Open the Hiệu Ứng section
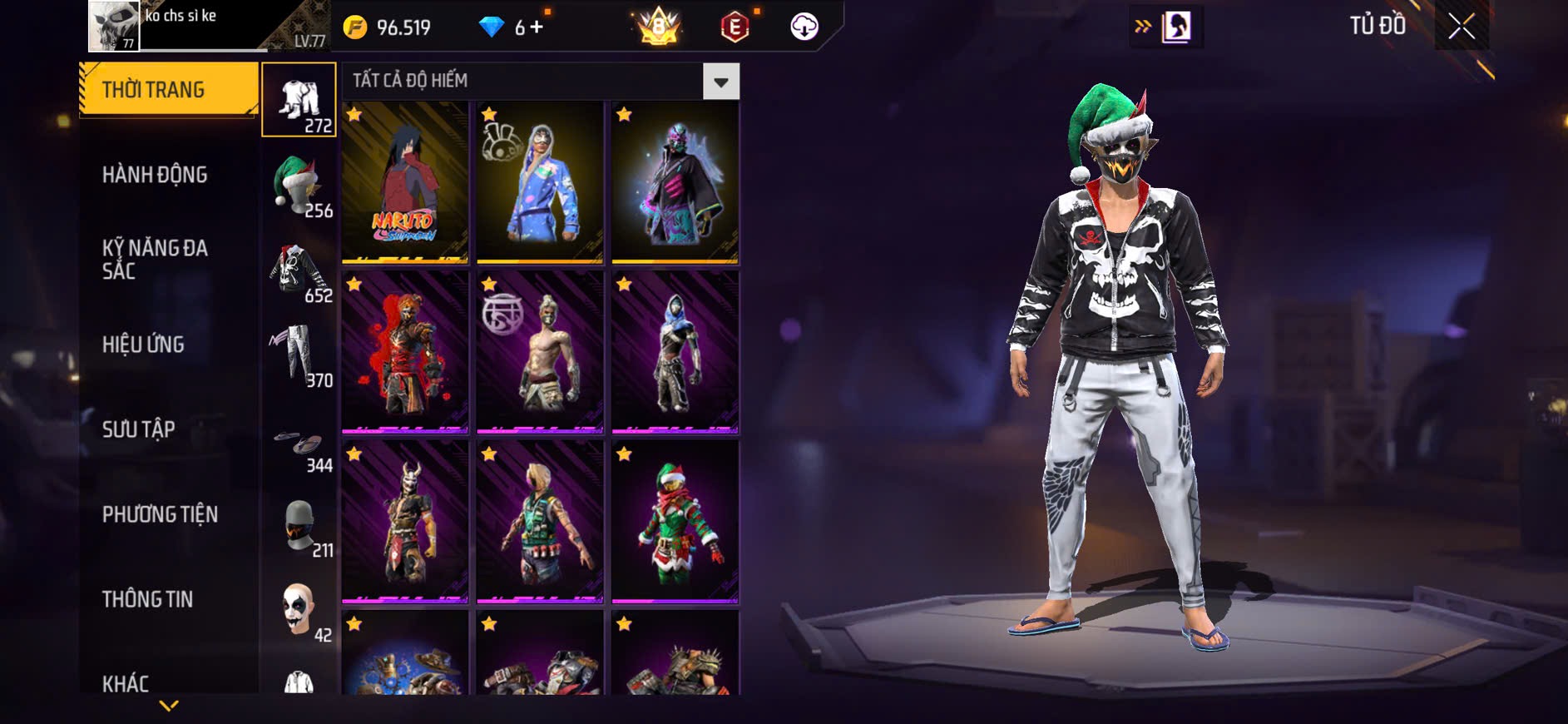This screenshot has width=1568, height=724. pyautogui.click(x=143, y=345)
